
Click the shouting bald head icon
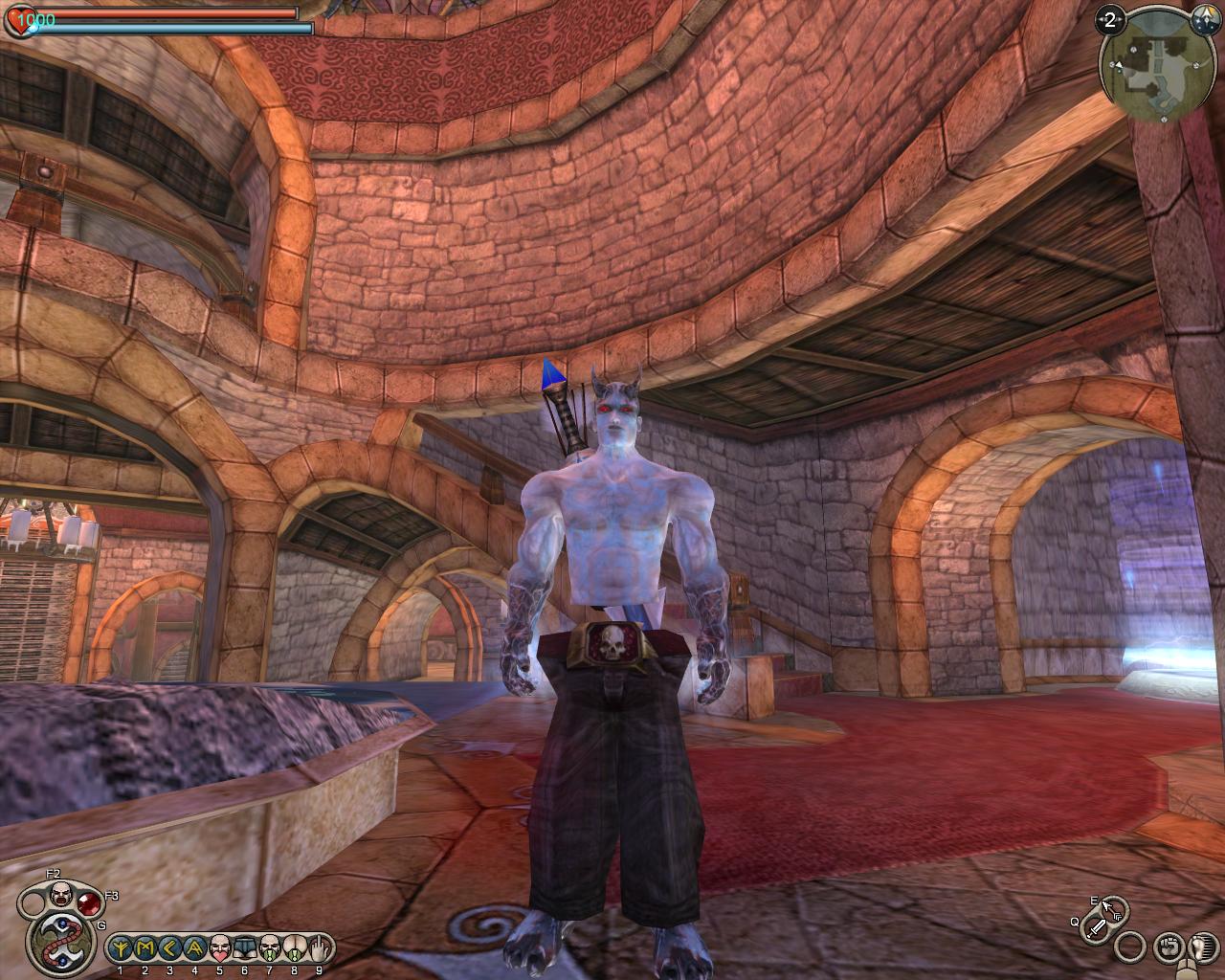pos(59,897)
